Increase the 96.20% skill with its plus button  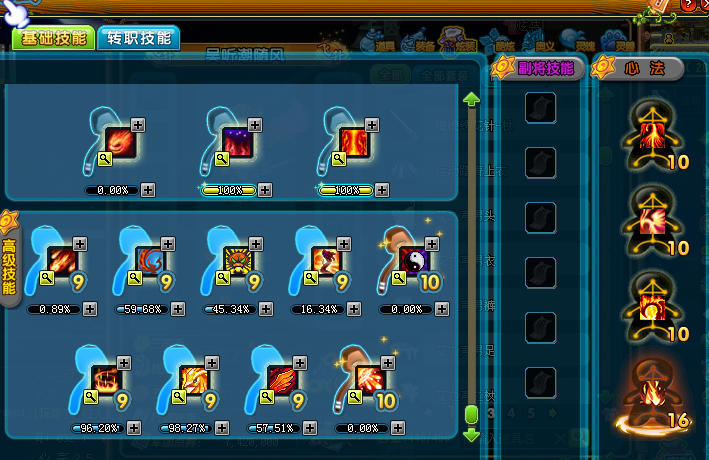[x=134, y=428]
